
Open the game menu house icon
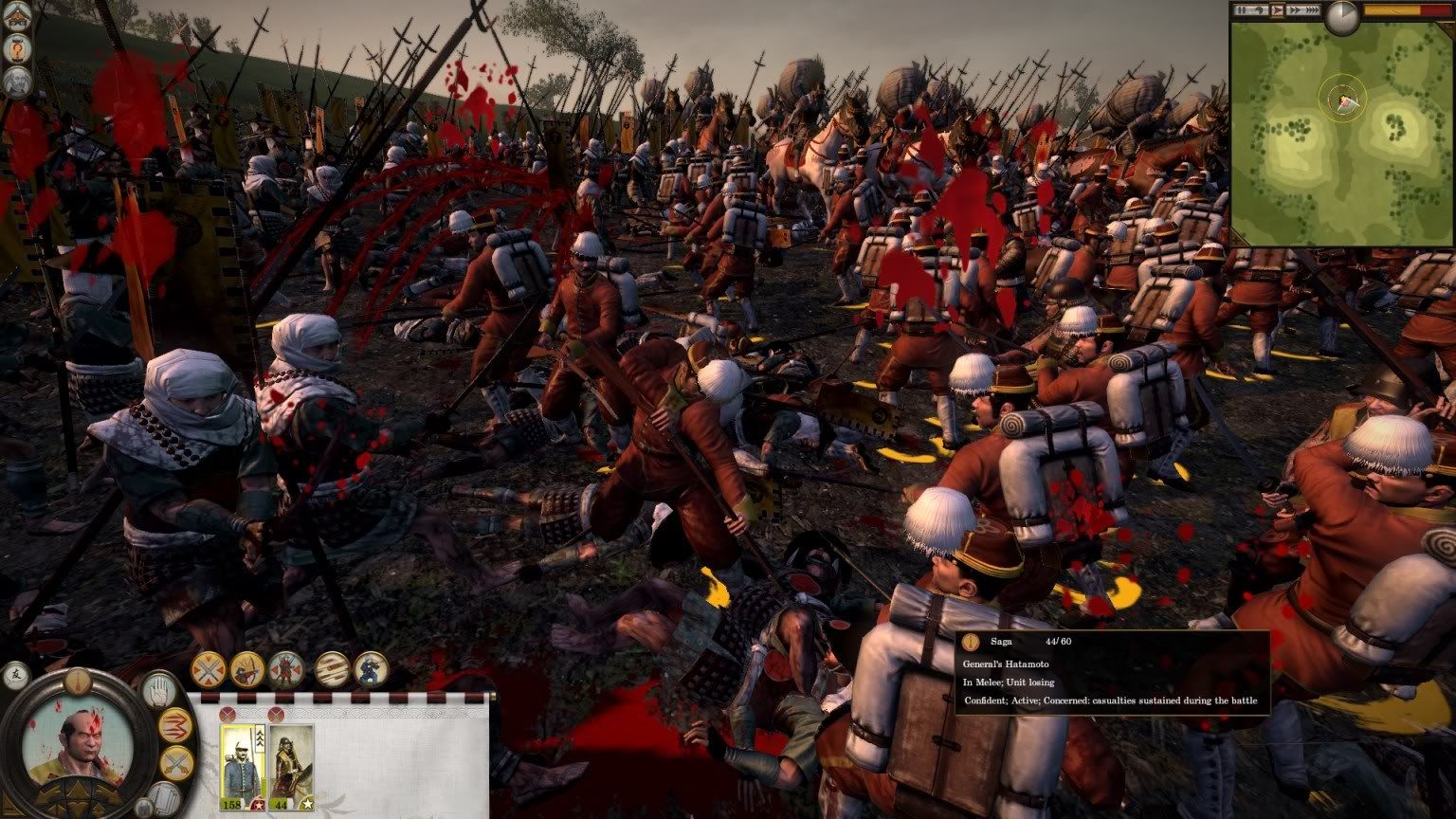point(17,18)
